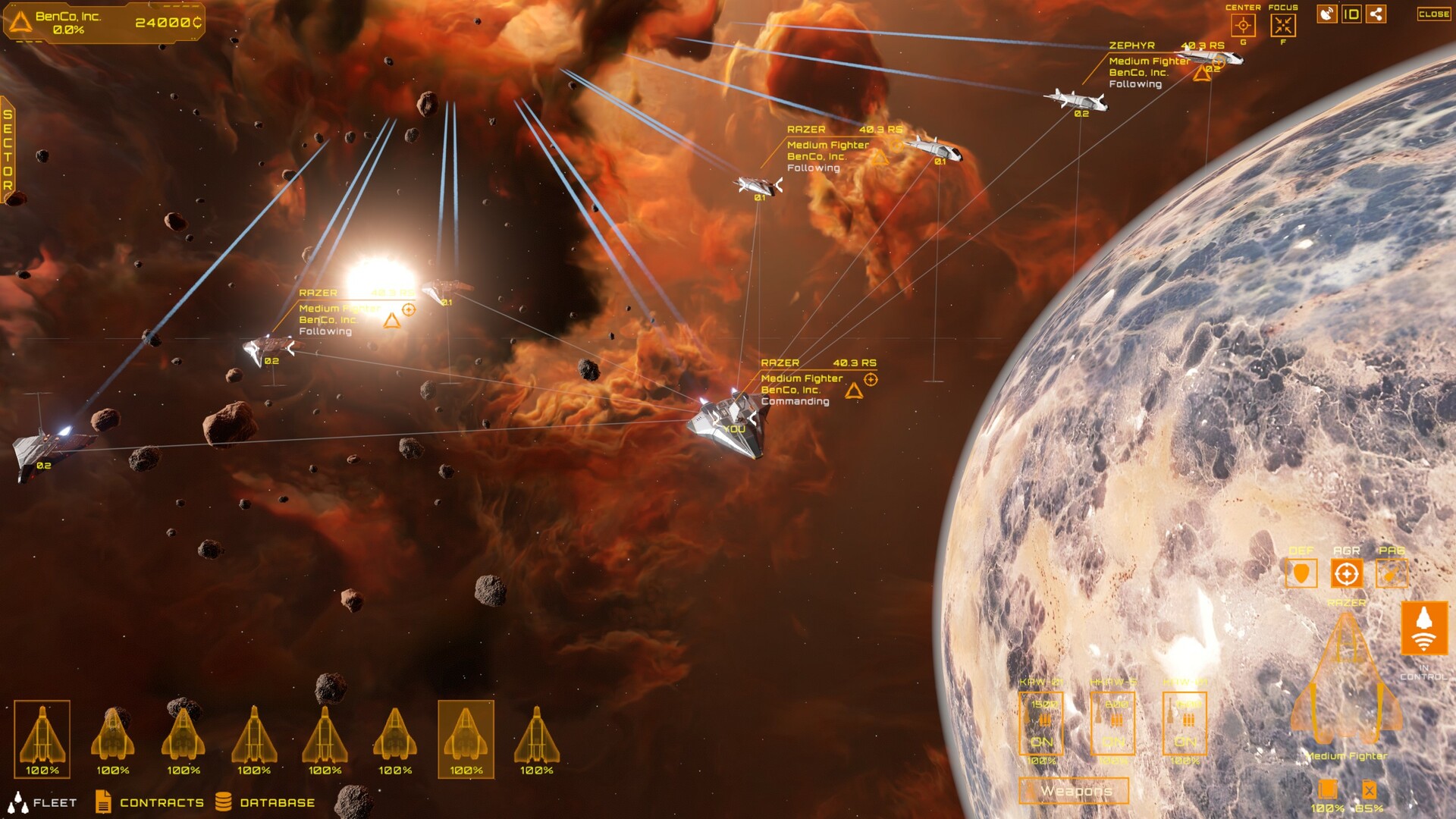Click the ID toggle icon in the toolbar
This screenshot has width=1456, height=819.
[1354, 12]
